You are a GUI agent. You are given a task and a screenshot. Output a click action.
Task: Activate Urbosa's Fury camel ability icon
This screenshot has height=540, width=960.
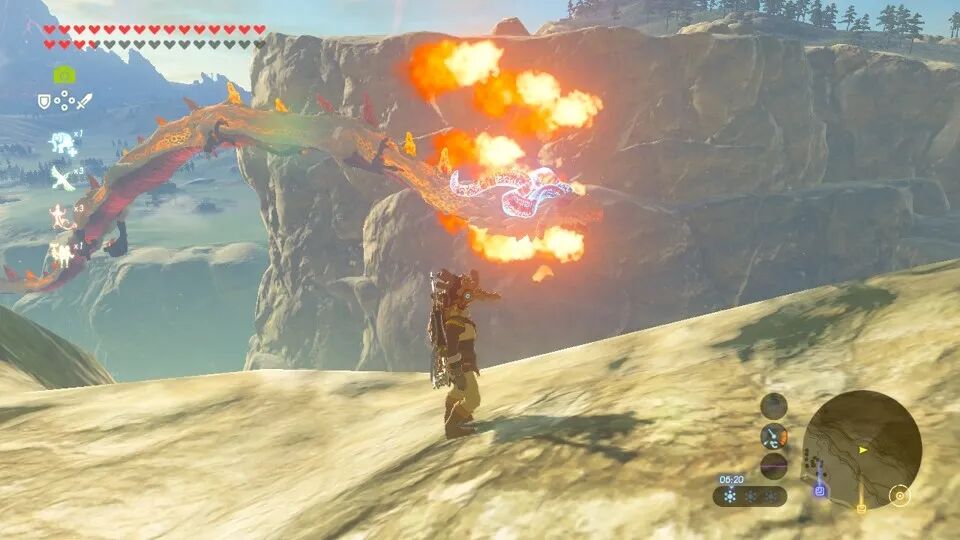click(62, 255)
